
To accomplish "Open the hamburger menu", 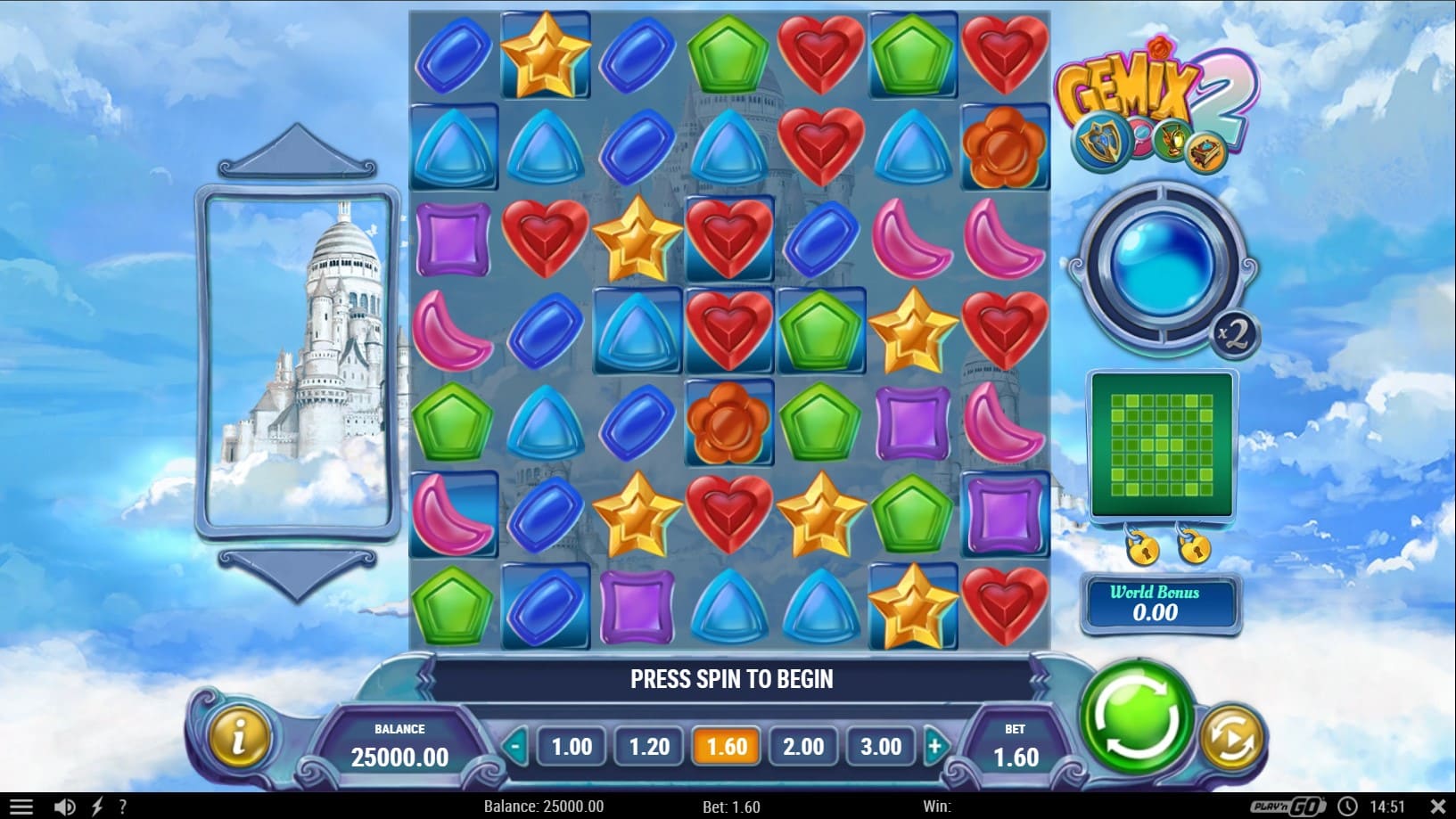I will pyautogui.click(x=21, y=807).
